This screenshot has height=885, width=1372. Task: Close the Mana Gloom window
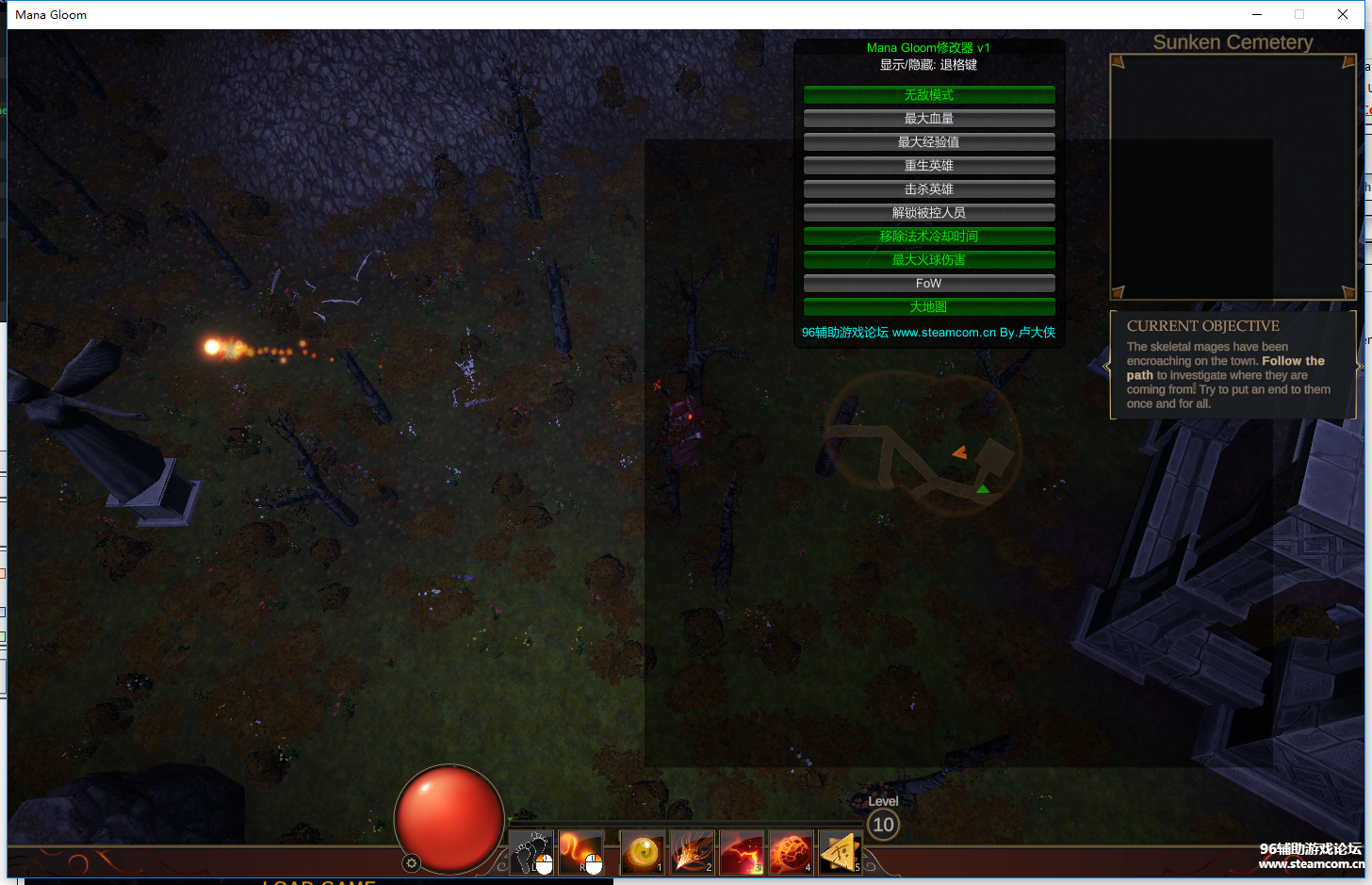(1343, 14)
